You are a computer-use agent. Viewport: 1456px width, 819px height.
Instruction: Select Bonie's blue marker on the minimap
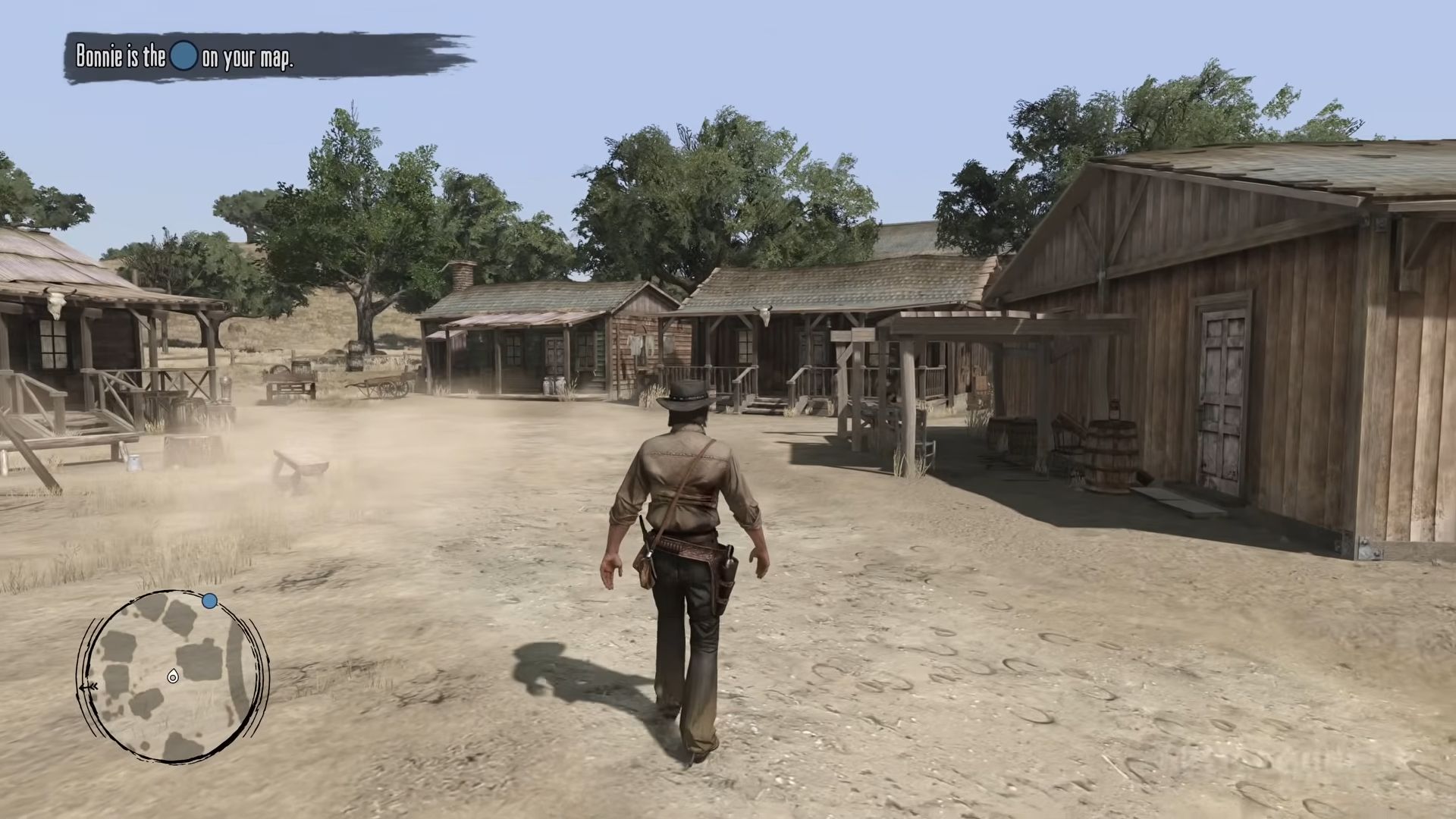[210, 601]
